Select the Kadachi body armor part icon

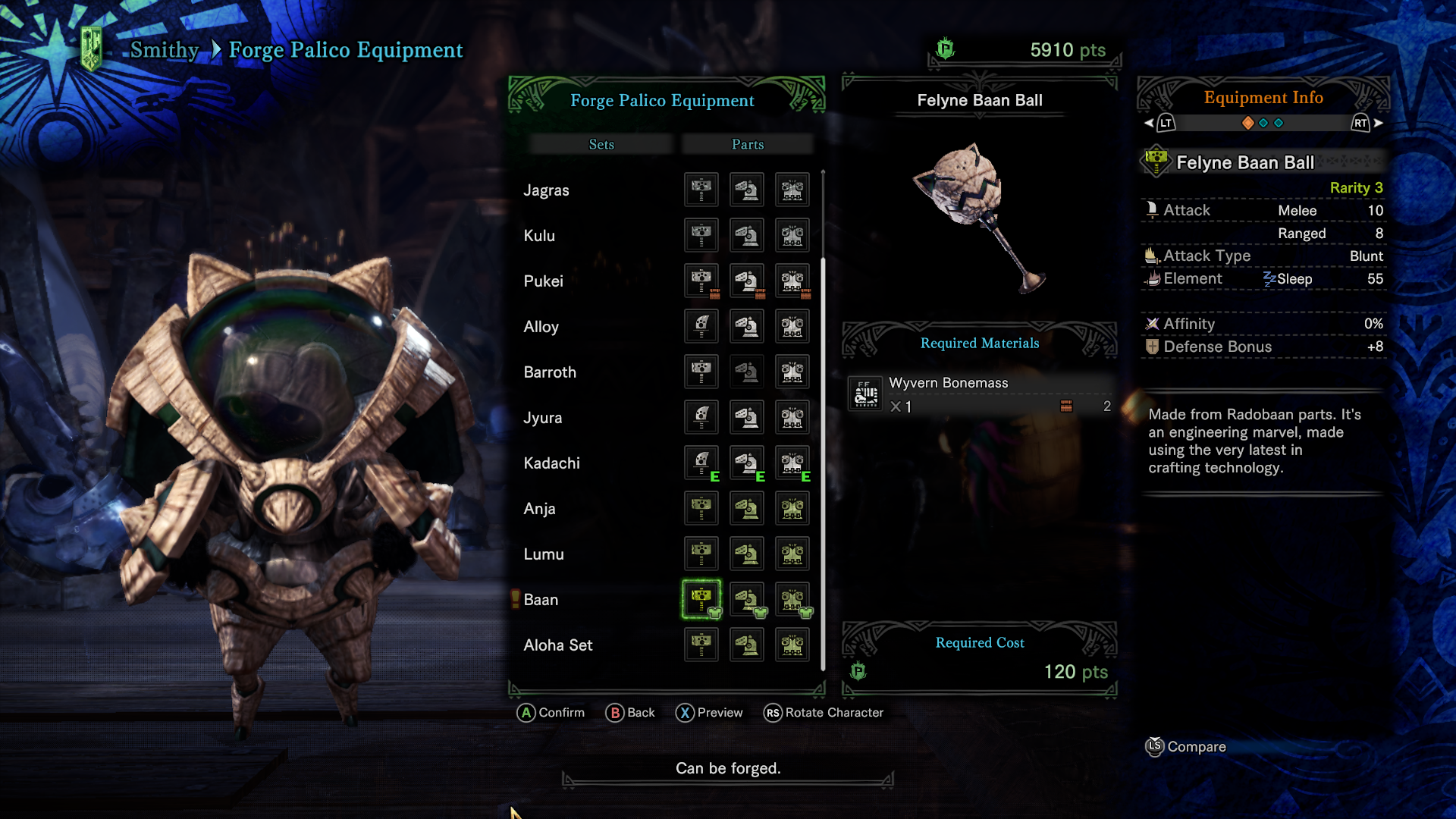792,463
